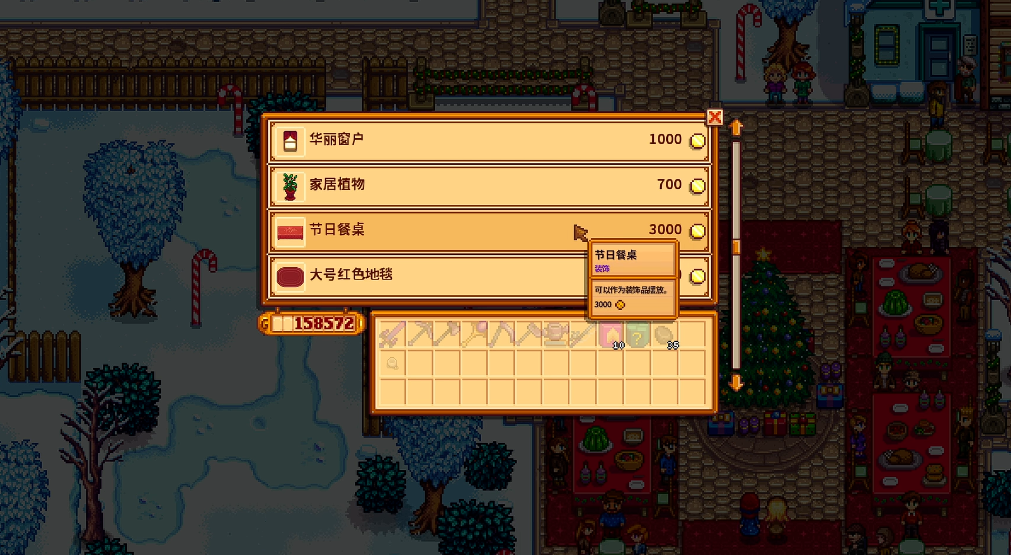Click the shop list scrollbar handle
Viewport: 1011px width, 555px height.
point(737,246)
